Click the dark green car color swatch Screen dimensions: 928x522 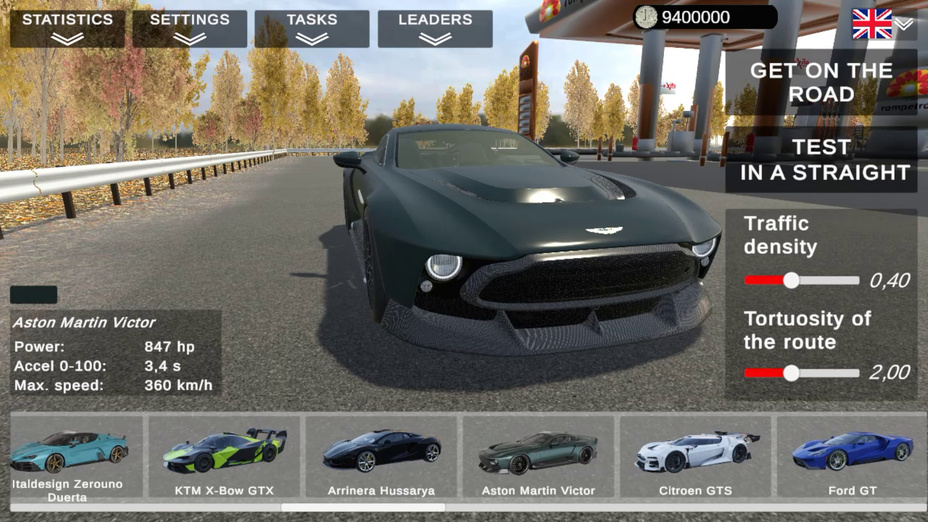tap(33, 295)
